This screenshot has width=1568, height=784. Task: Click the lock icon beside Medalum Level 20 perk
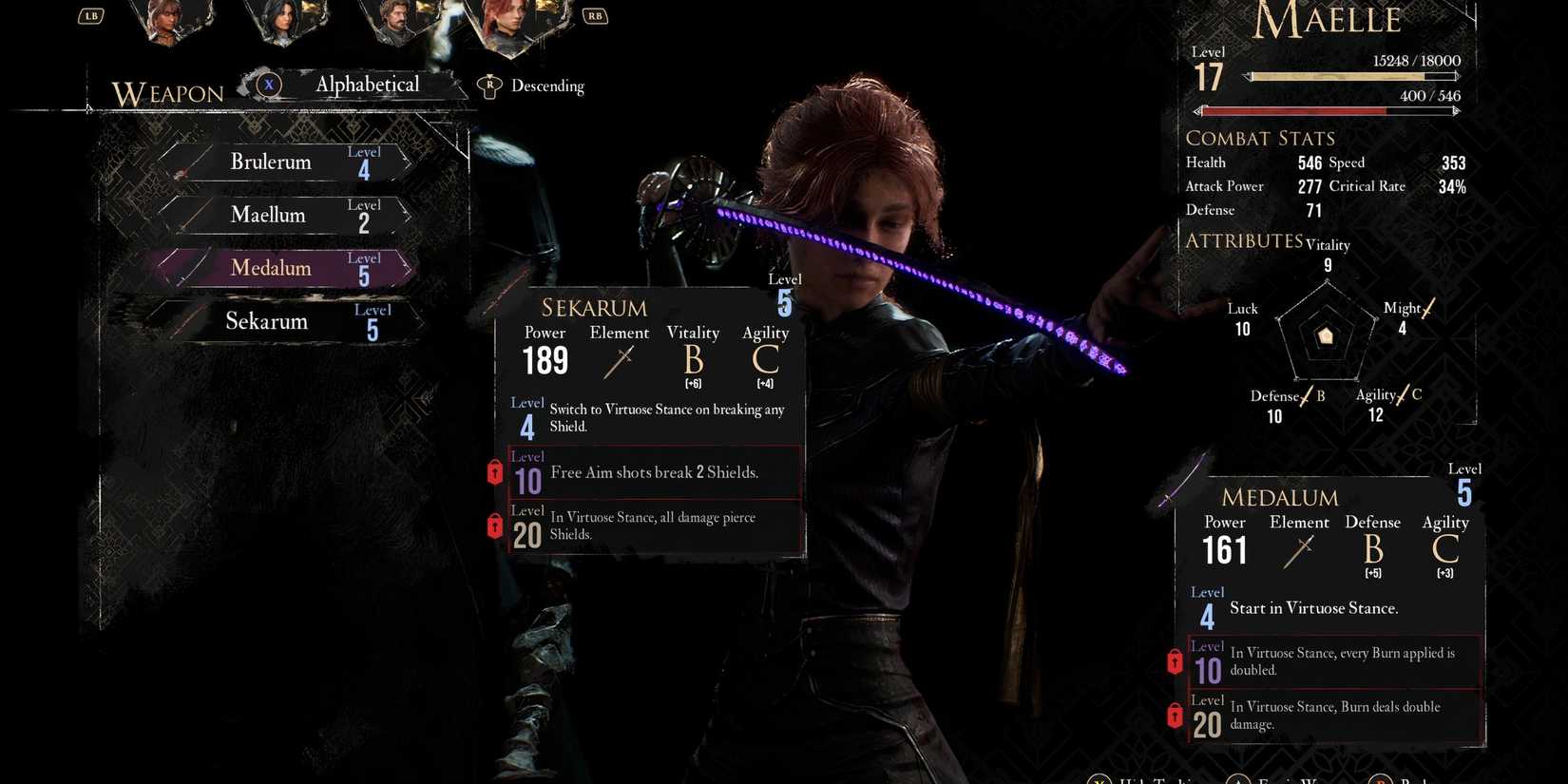pyautogui.click(x=1174, y=717)
